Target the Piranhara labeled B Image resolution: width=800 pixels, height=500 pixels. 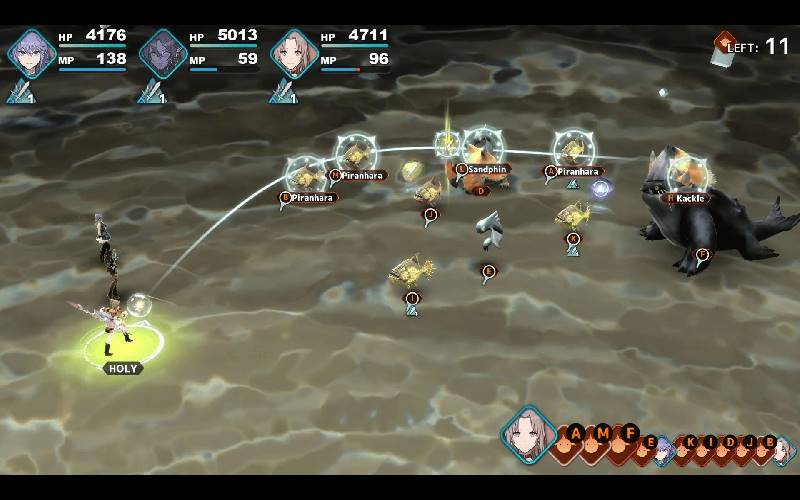(309, 197)
